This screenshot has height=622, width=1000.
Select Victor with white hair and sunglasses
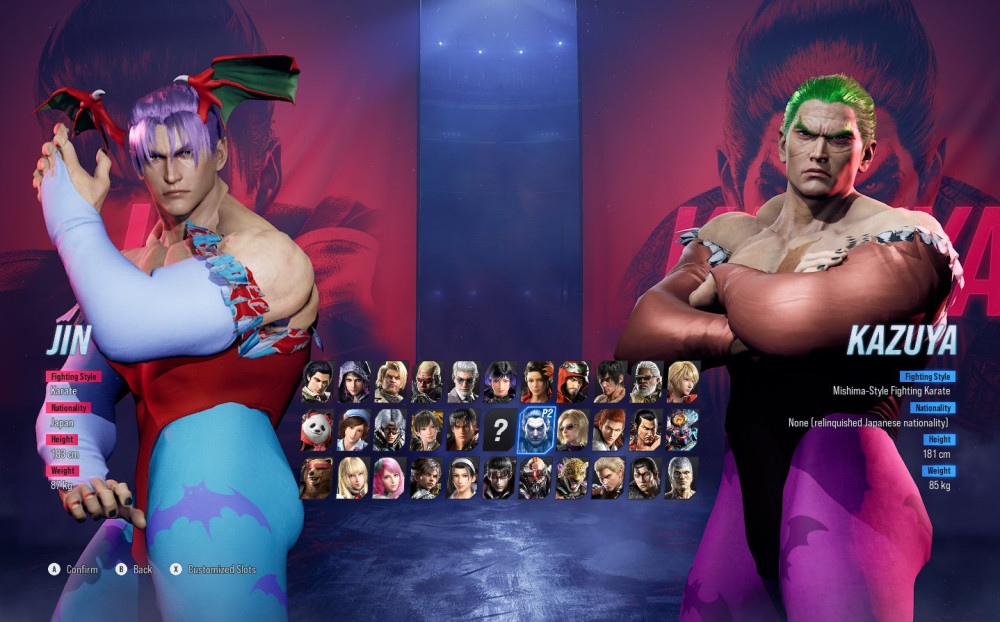[x=463, y=381]
